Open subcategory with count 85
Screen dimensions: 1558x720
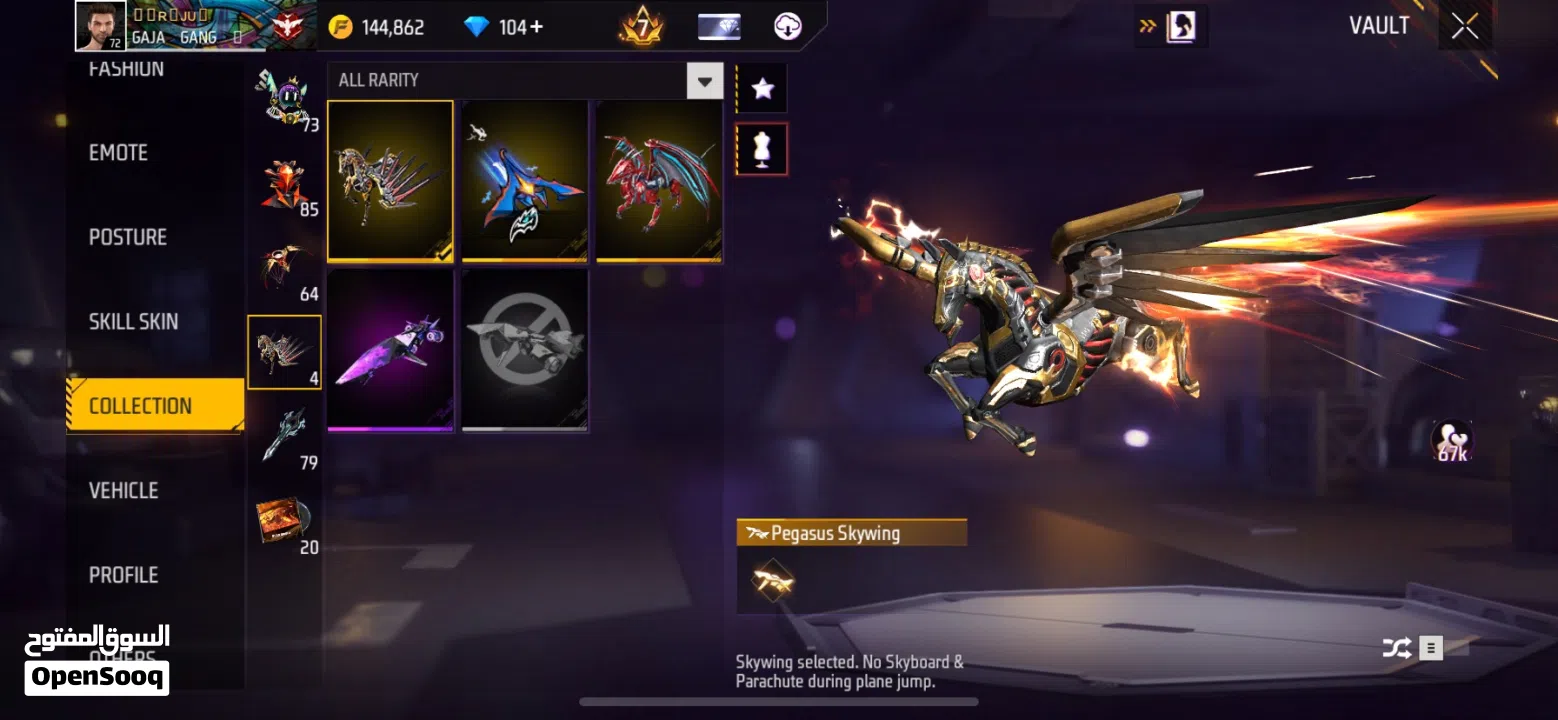pyautogui.click(x=285, y=186)
